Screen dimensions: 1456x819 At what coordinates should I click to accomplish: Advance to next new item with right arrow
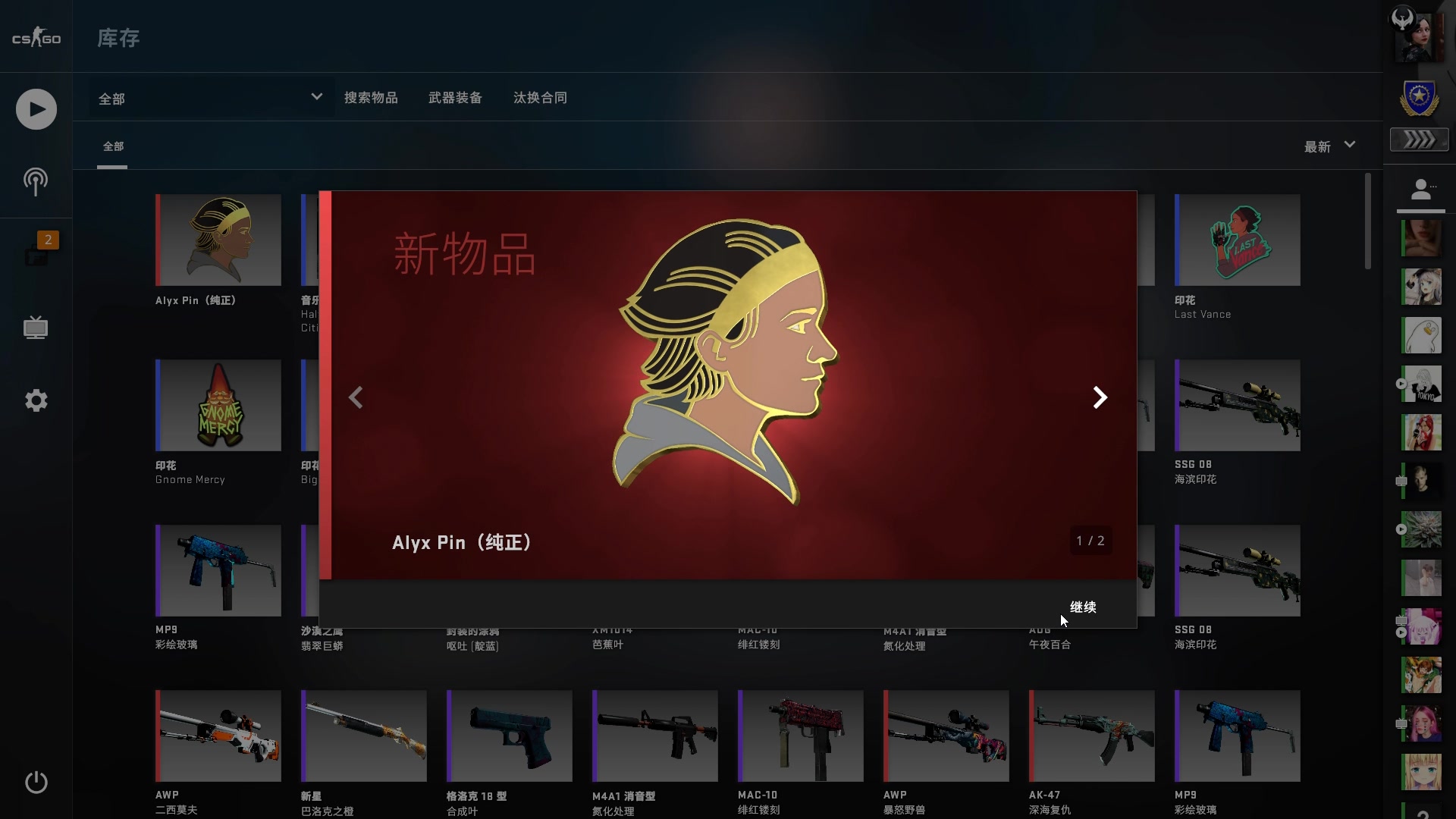coord(1100,397)
